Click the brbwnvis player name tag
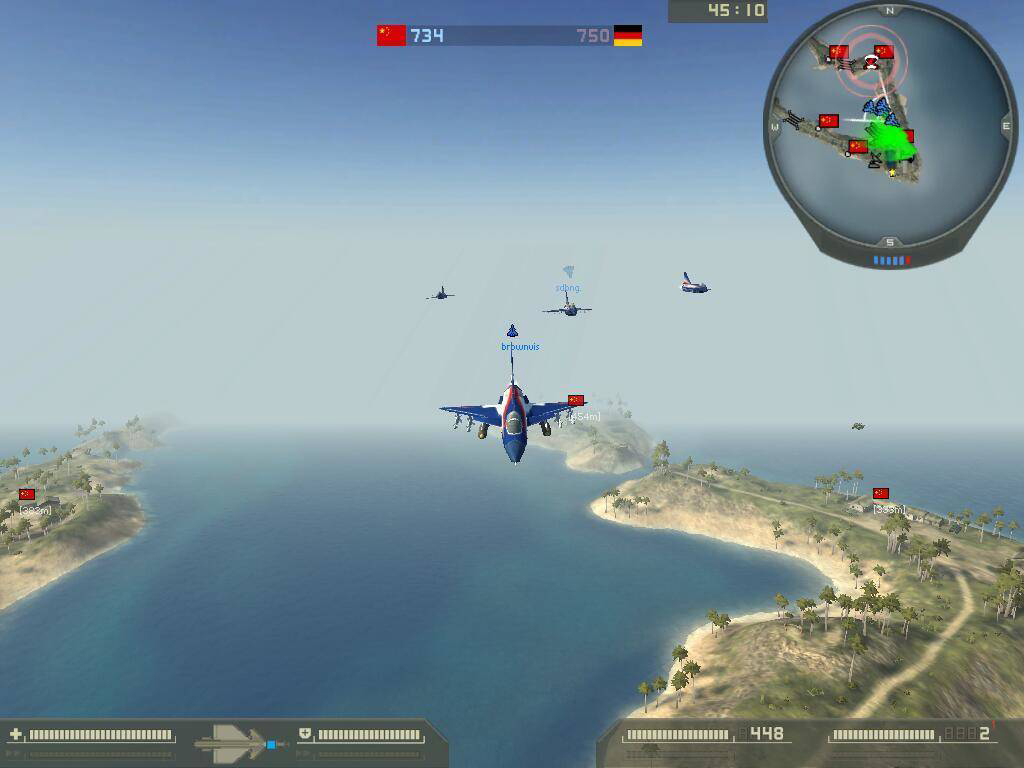The width and height of the screenshot is (1024, 768). 520,347
